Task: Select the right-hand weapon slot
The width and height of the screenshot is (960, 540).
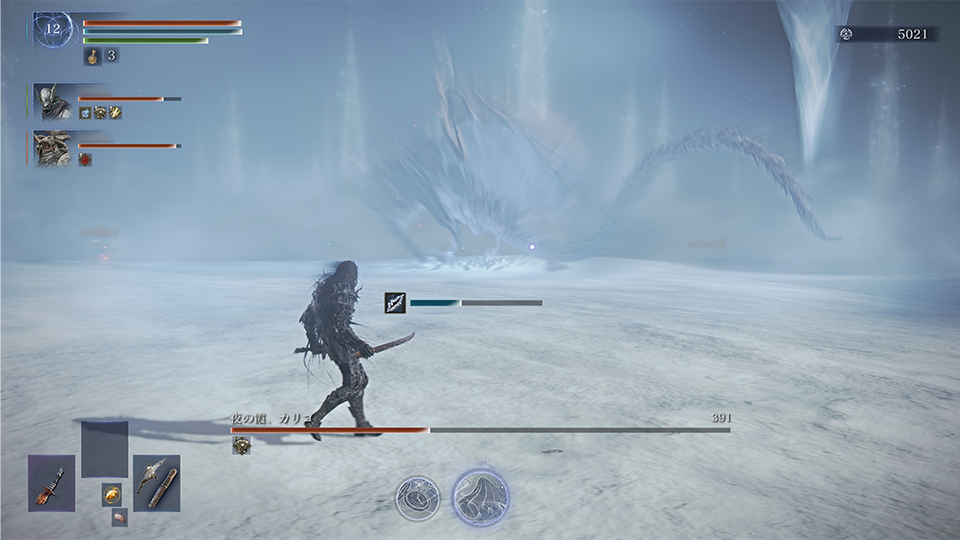Action: point(156,483)
